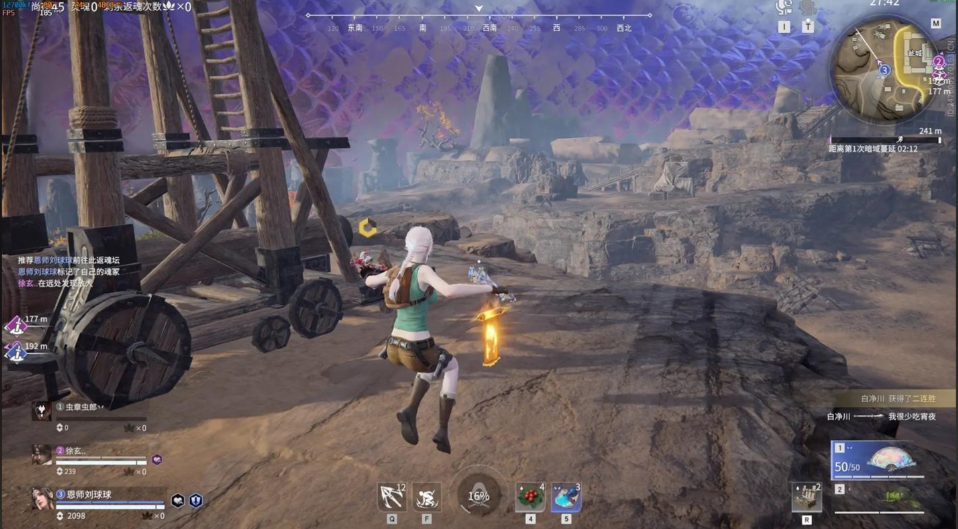Screen dimensions: 958x529
Task: Click the purple 177 m teammate marker
Action: (x=14, y=324)
